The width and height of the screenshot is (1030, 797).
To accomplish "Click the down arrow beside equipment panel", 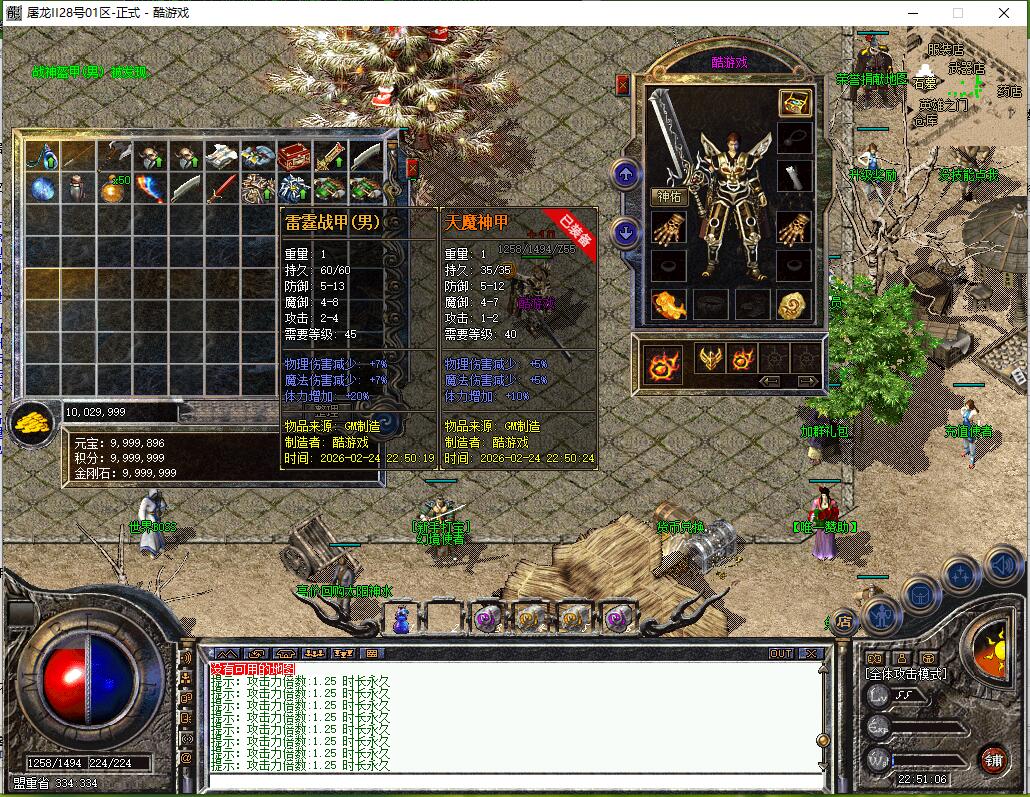I will coord(627,233).
